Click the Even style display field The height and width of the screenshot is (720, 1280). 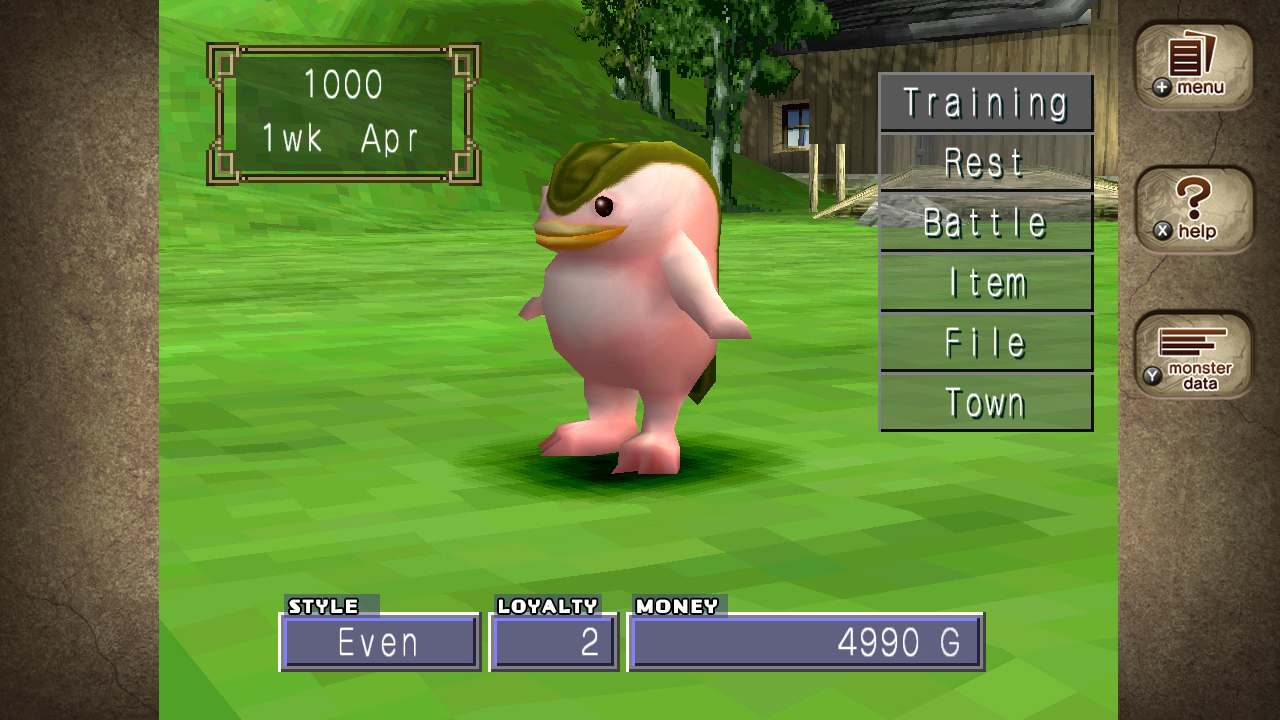(379, 642)
